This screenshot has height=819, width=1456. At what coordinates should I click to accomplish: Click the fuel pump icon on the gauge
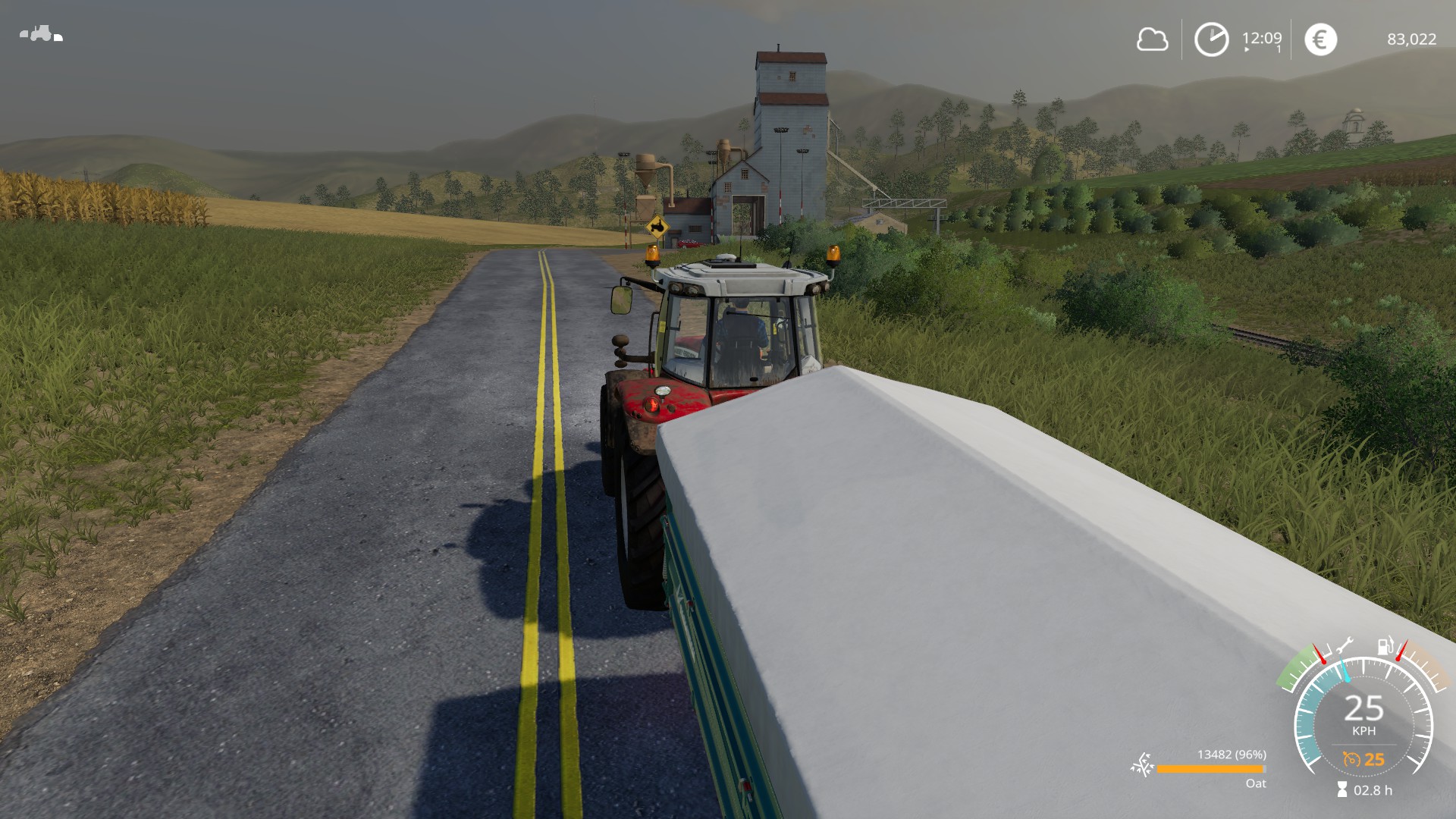(x=1385, y=646)
